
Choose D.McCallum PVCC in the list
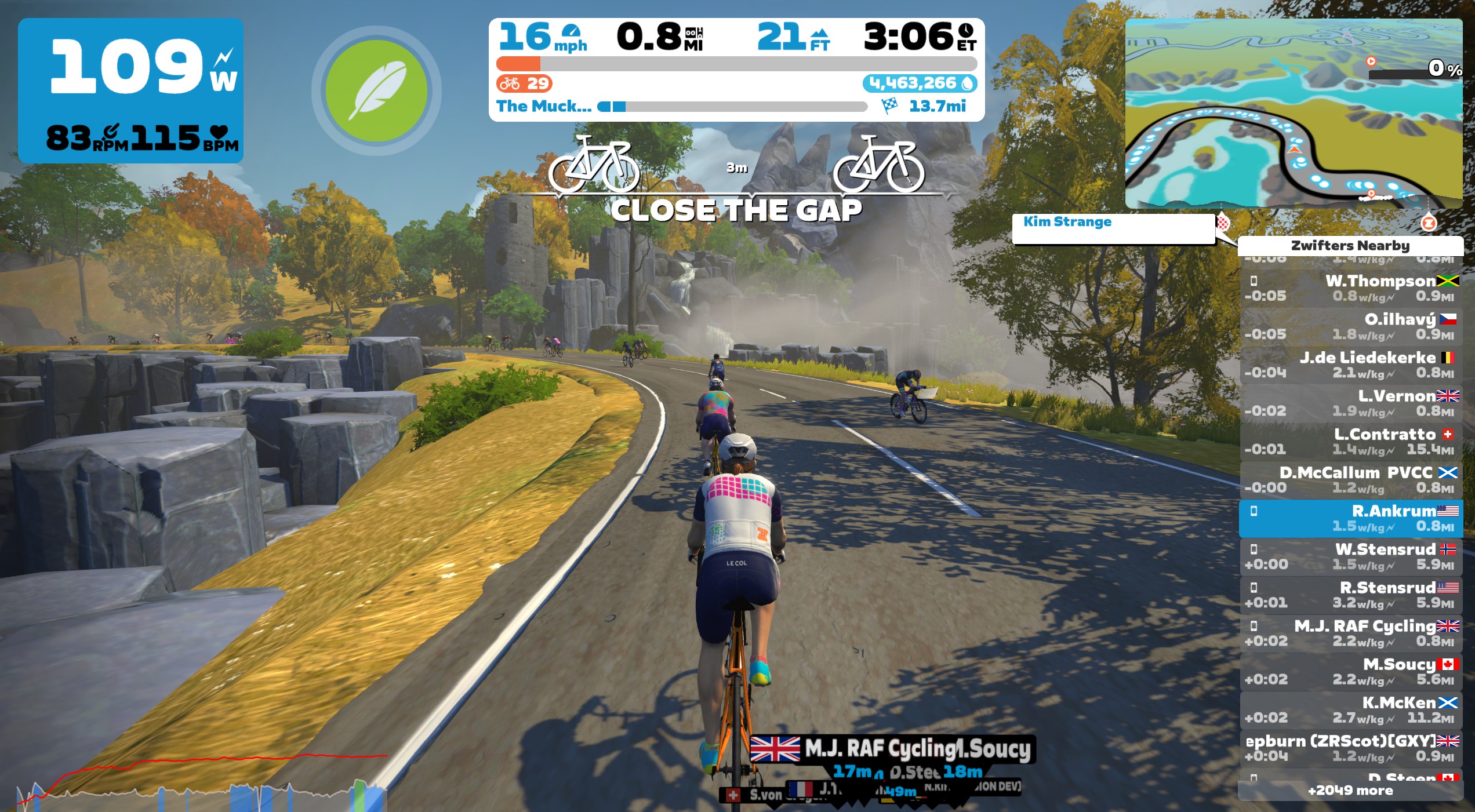tap(1351, 480)
